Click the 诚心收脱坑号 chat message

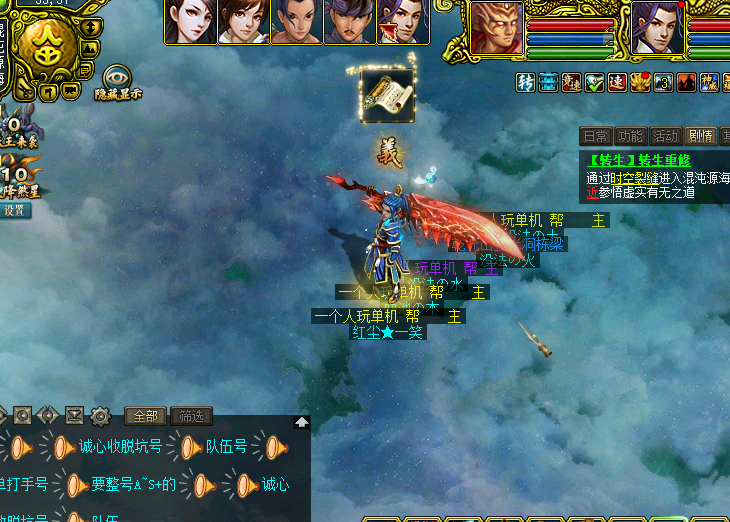pyautogui.click(x=120, y=447)
